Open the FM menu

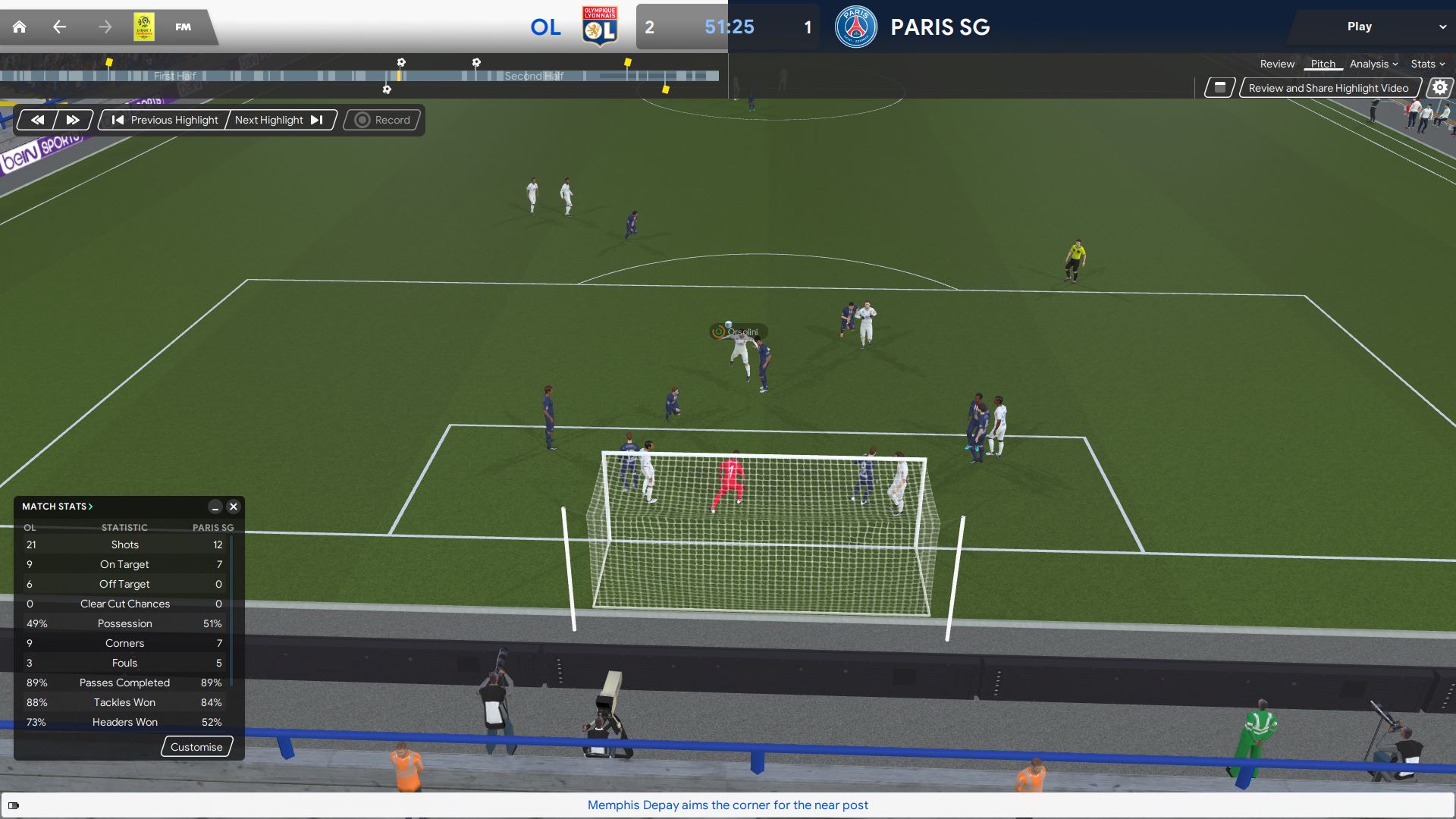184,27
